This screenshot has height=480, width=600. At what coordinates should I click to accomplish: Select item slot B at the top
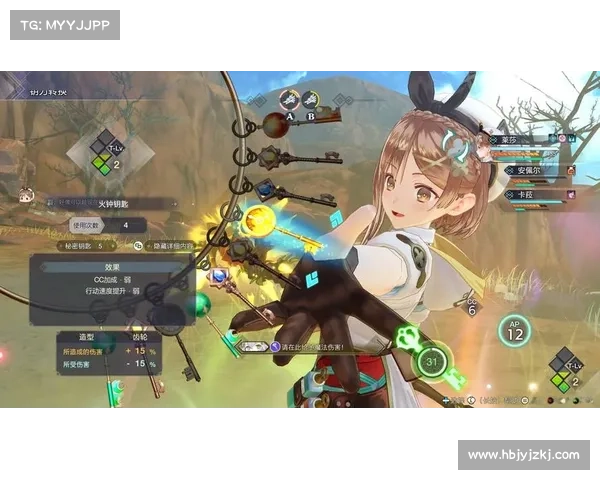pyautogui.click(x=311, y=101)
